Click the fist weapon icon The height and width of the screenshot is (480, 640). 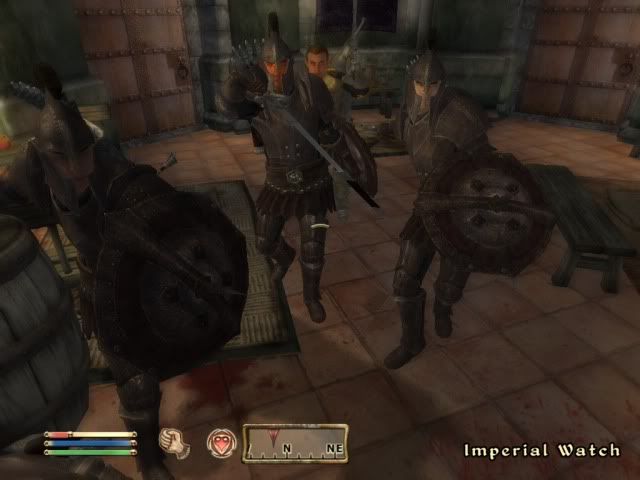pyautogui.click(x=175, y=443)
